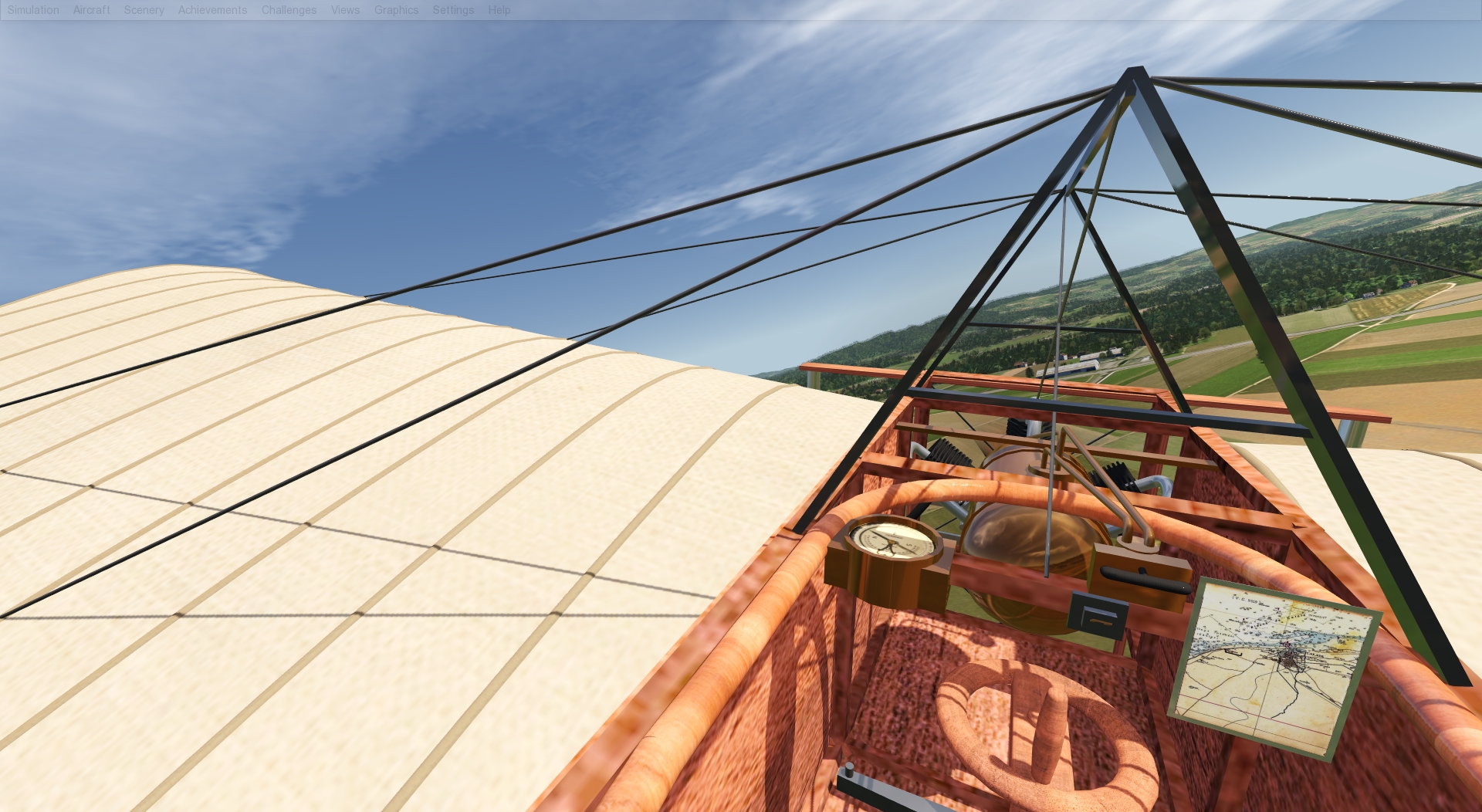This screenshot has height=812, width=1482.
Task: Open the Graphics menu
Action: pyautogui.click(x=396, y=10)
